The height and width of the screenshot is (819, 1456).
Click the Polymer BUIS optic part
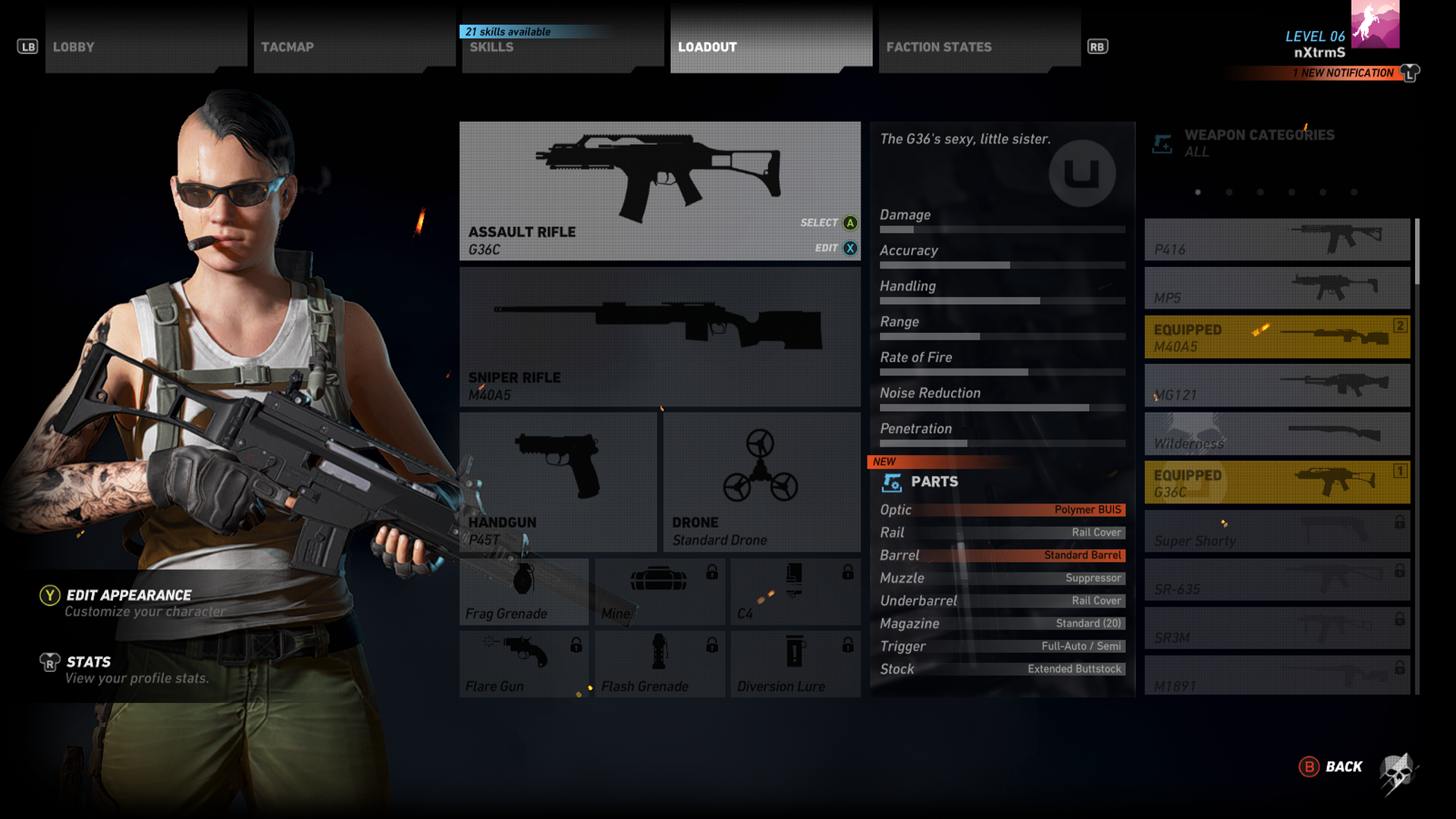coord(1002,510)
